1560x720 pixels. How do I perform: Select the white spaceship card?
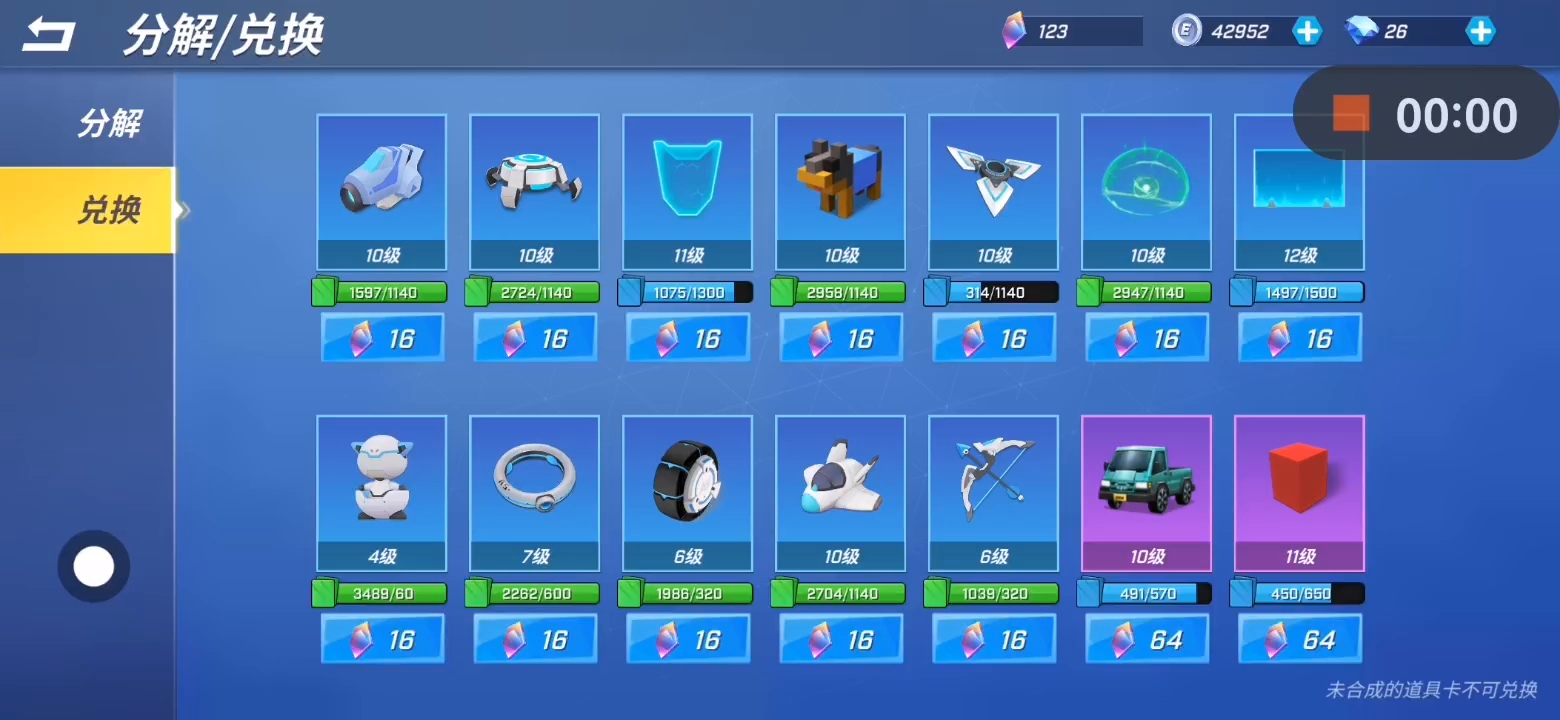pyautogui.click(x=840, y=492)
